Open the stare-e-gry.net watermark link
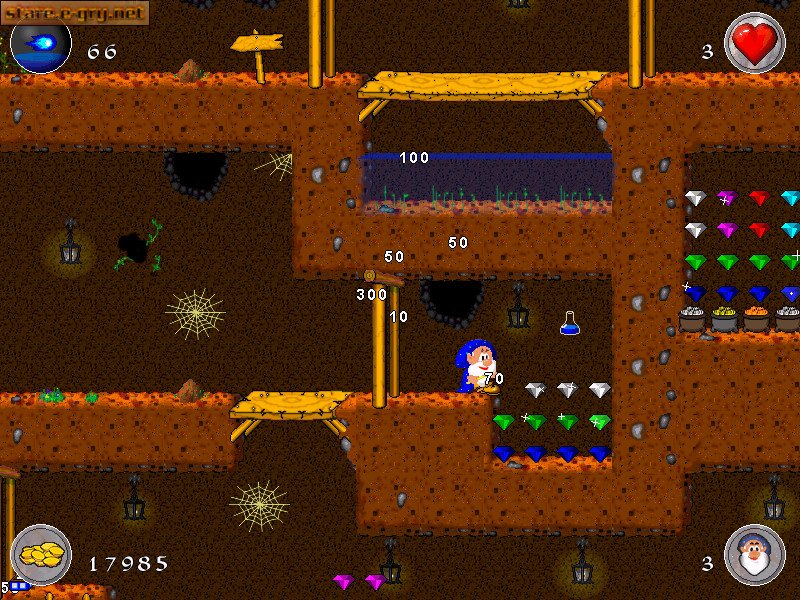This screenshot has width=800, height=600. pyautogui.click(x=75, y=12)
